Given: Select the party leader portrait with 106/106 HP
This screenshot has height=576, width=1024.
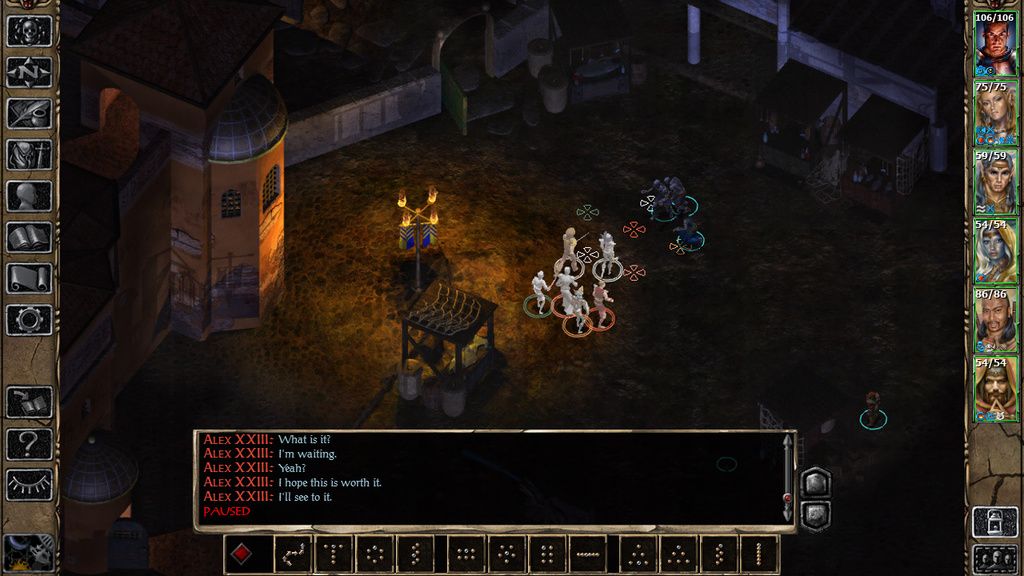Looking at the screenshot, I should (x=996, y=44).
